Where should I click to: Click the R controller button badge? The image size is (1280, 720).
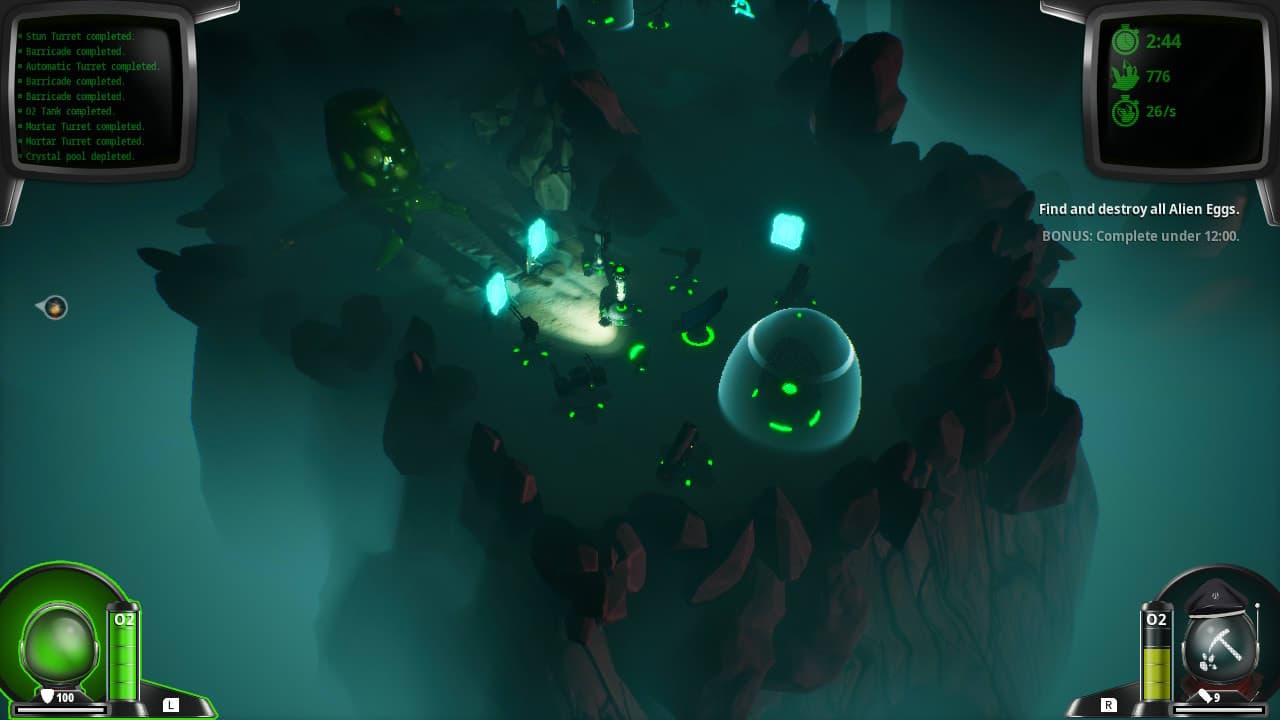coord(1109,704)
